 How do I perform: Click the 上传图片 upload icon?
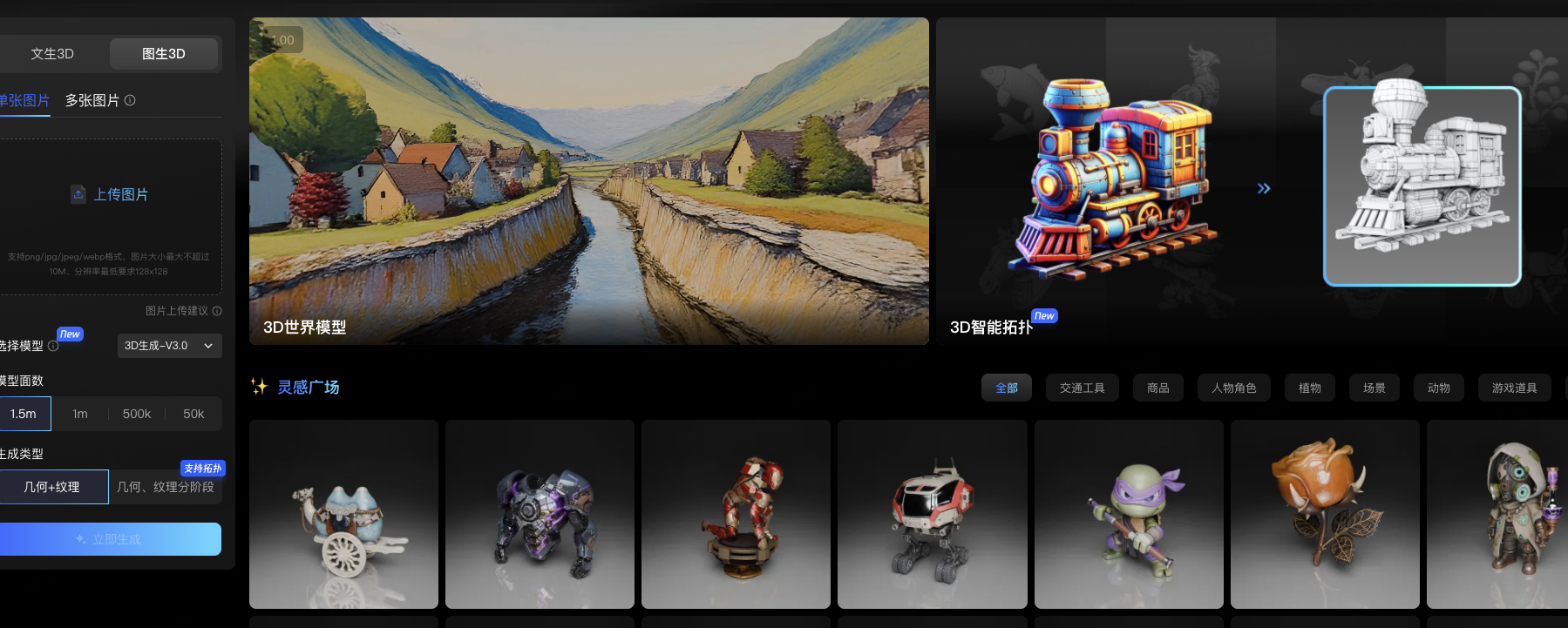click(78, 194)
